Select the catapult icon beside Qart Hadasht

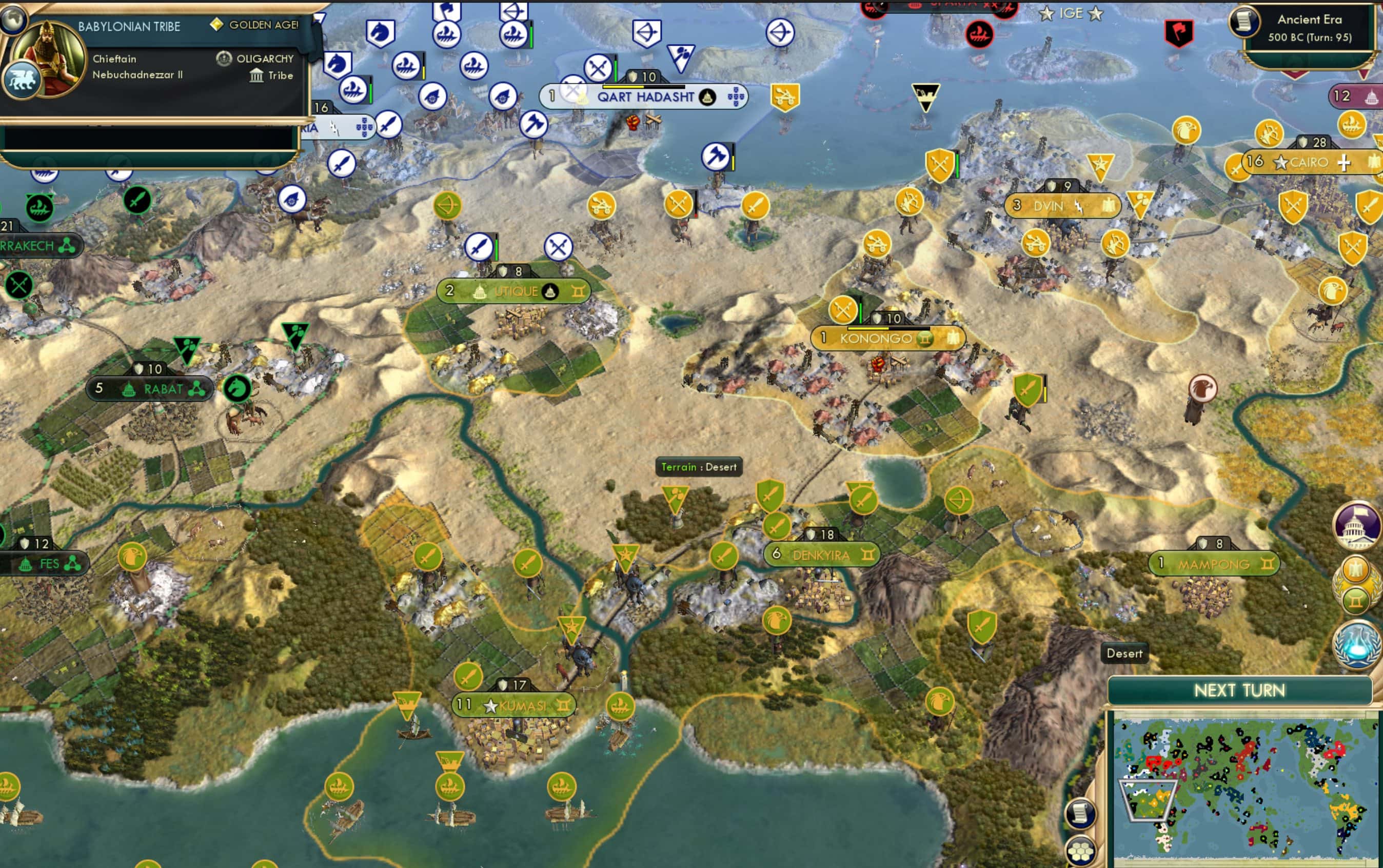(785, 96)
